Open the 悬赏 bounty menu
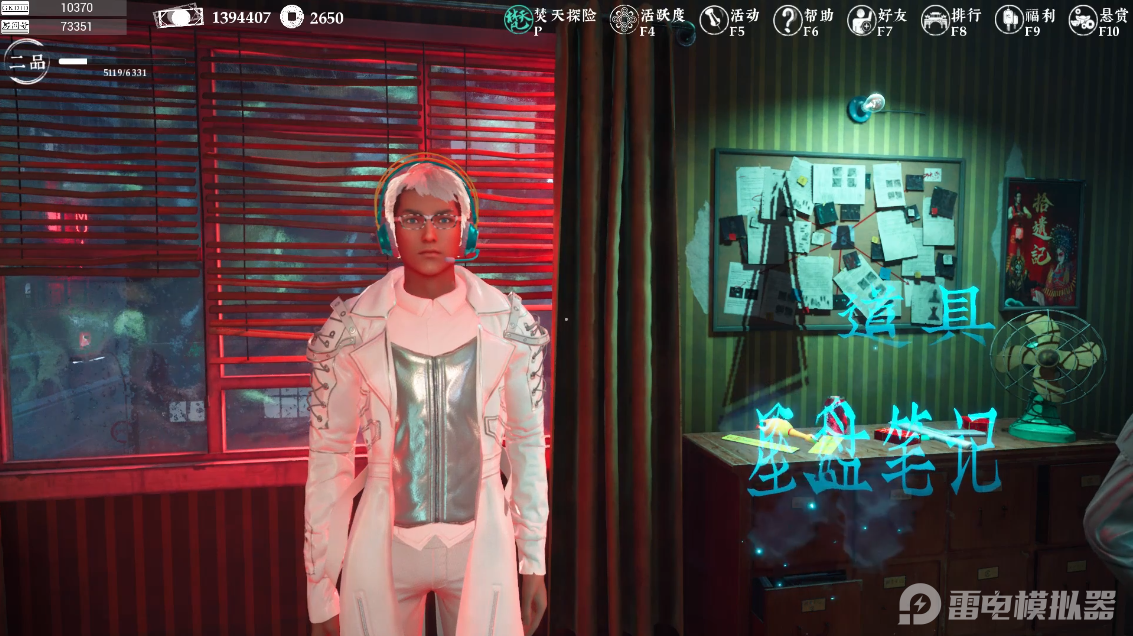The image size is (1133, 636). click(x=1083, y=20)
